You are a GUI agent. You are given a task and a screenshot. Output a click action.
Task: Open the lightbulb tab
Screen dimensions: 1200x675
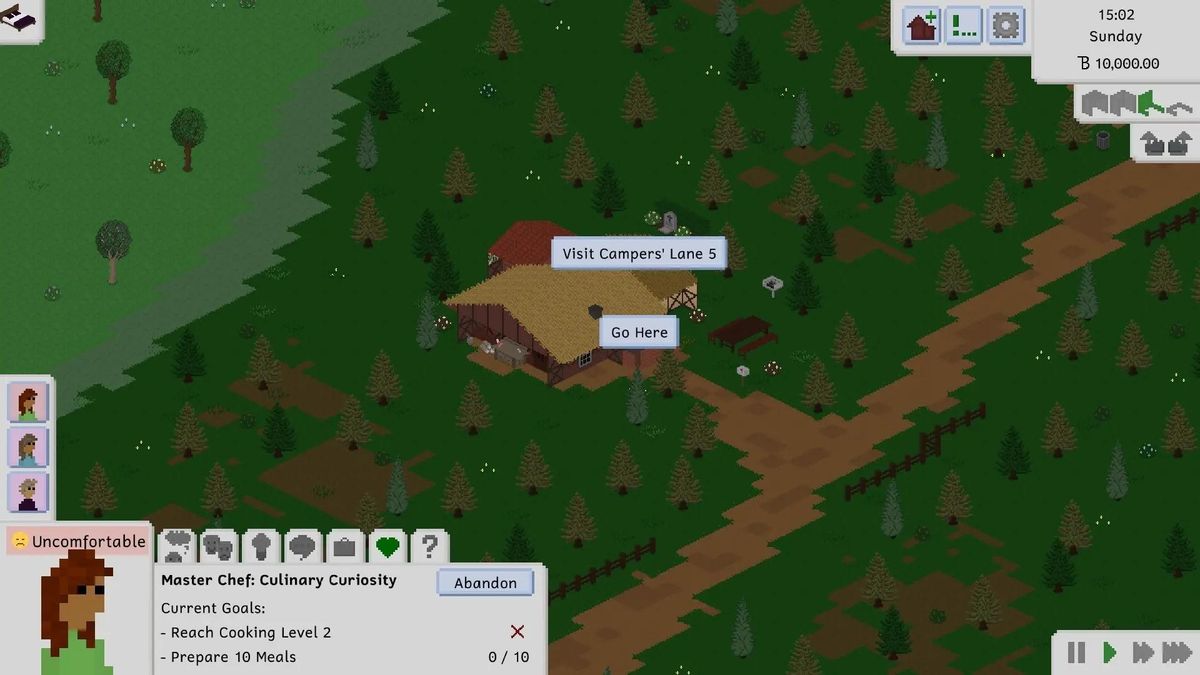(261, 547)
